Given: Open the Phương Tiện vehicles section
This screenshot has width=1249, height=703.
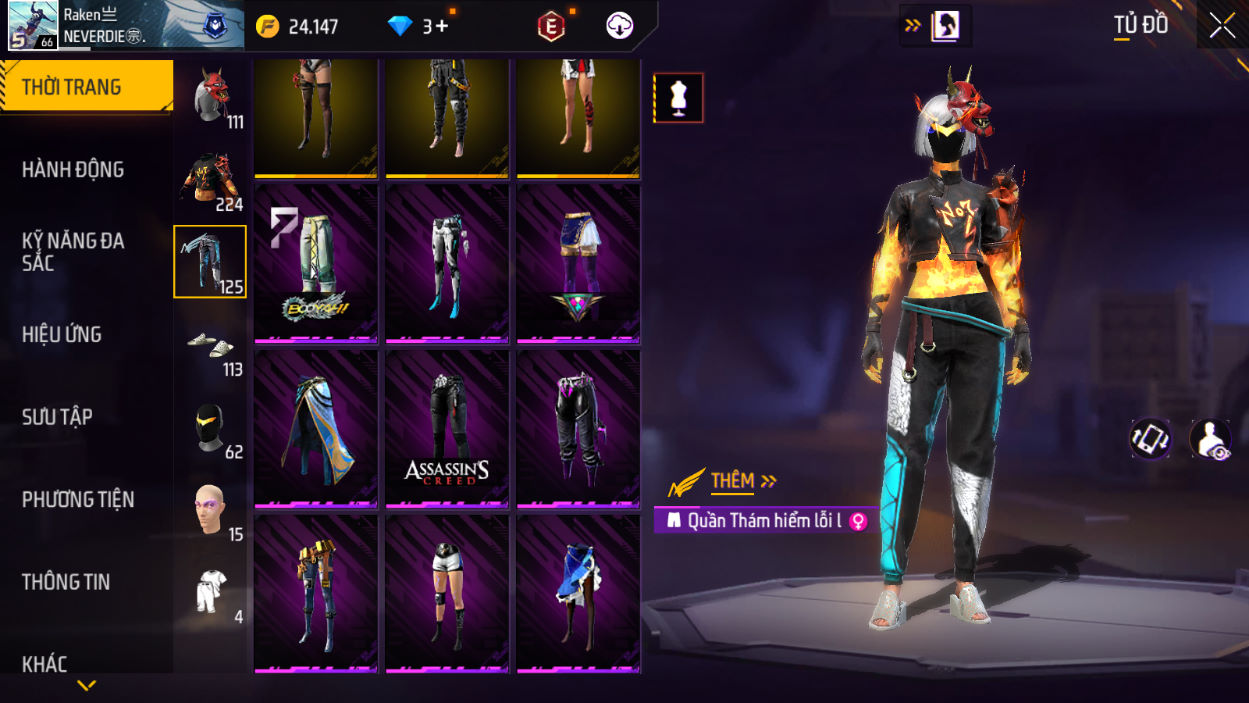Looking at the screenshot, I should click(x=78, y=499).
